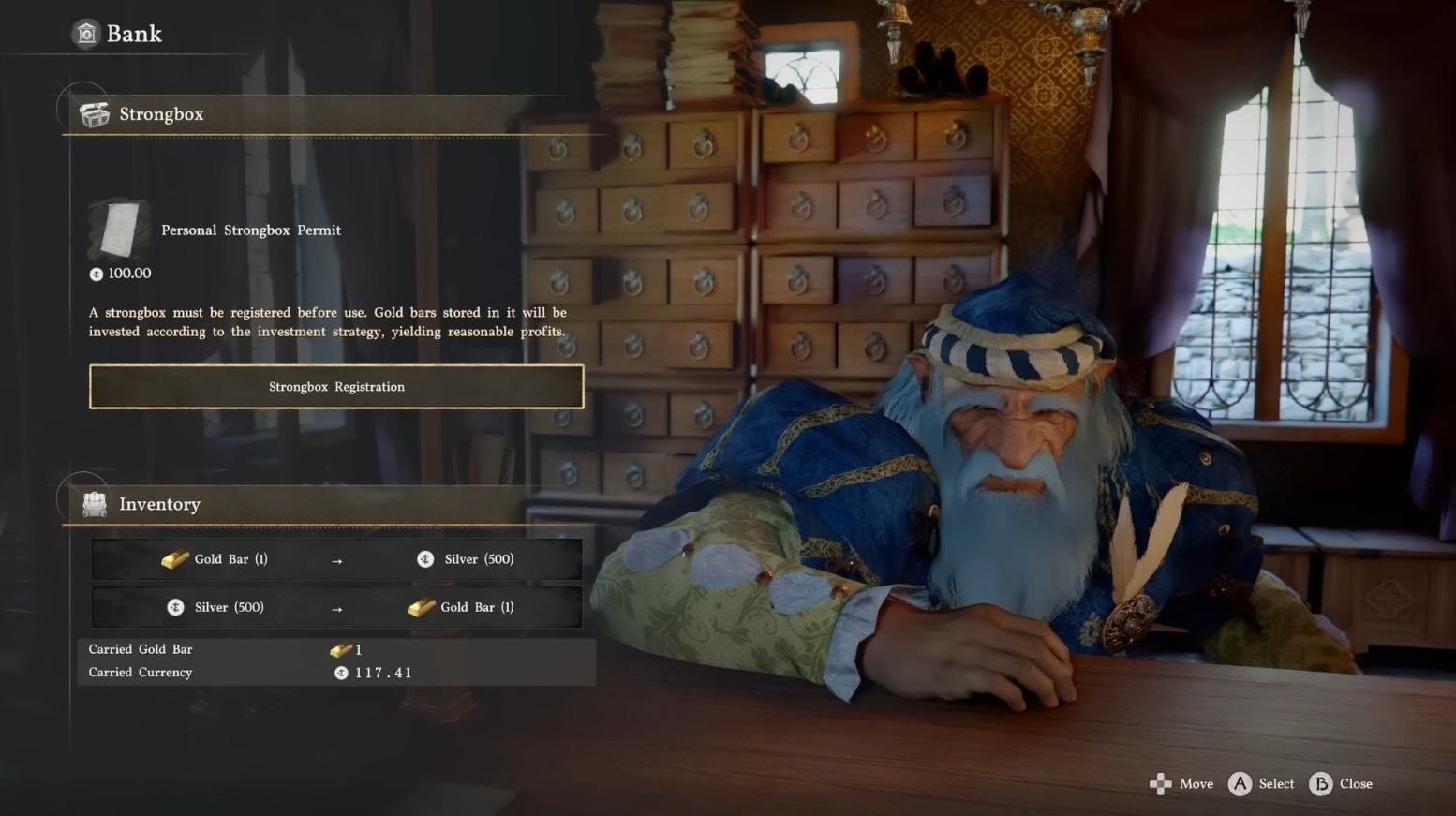Viewport: 1456px width, 816px height.
Task: Click the coin icon beside Carried Currency
Action: (x=341, y=672)
